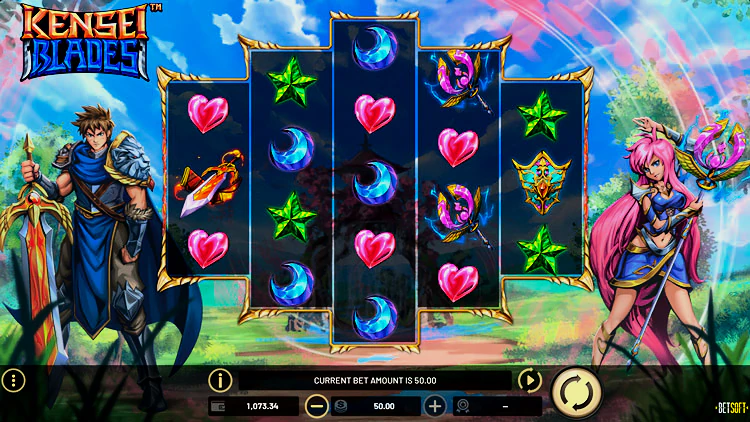
Task: Spin the reels with the gold button
Action: (x=577, y=391)
